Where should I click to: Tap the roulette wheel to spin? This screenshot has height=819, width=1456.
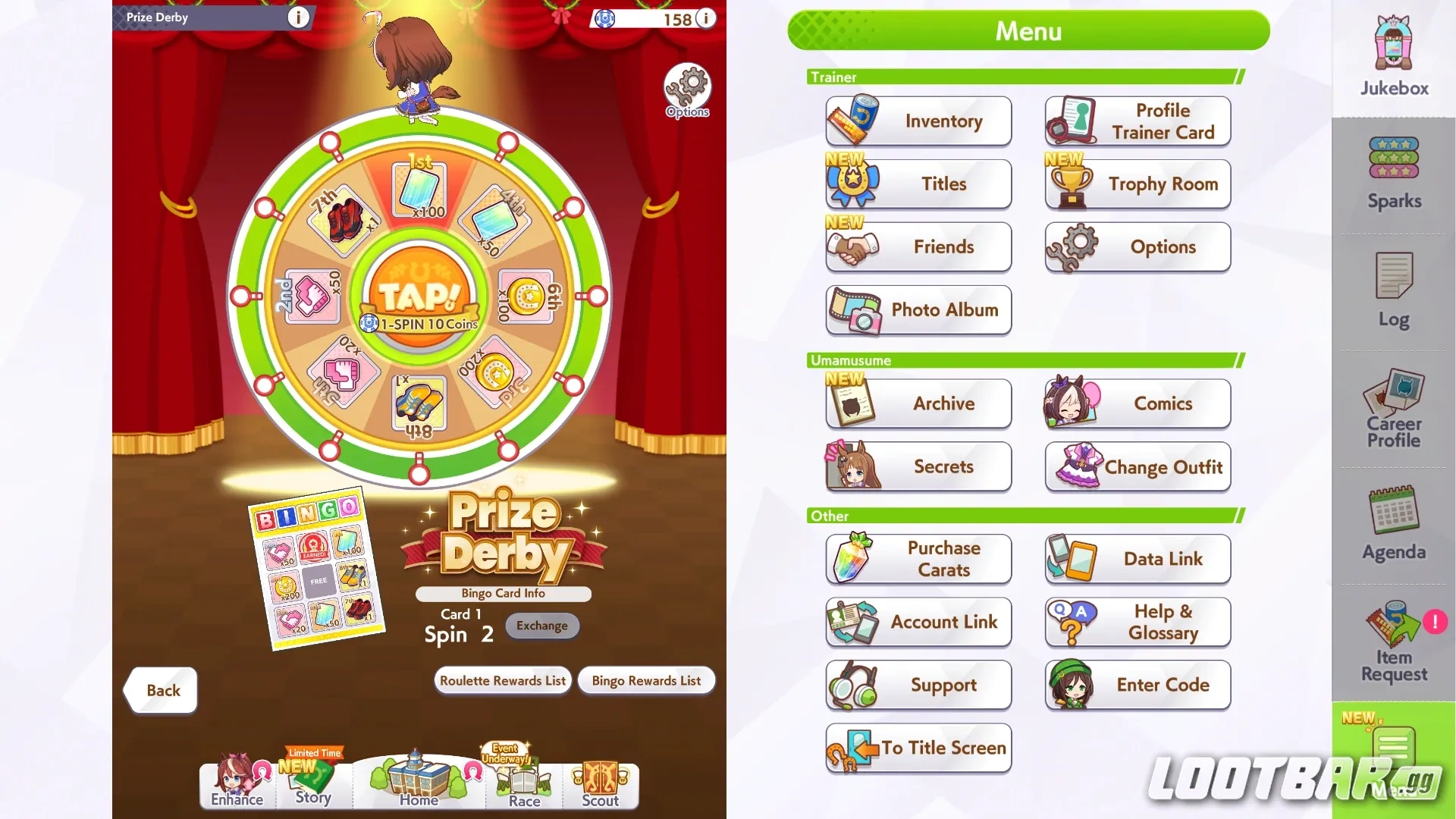(x=421, y=303)
